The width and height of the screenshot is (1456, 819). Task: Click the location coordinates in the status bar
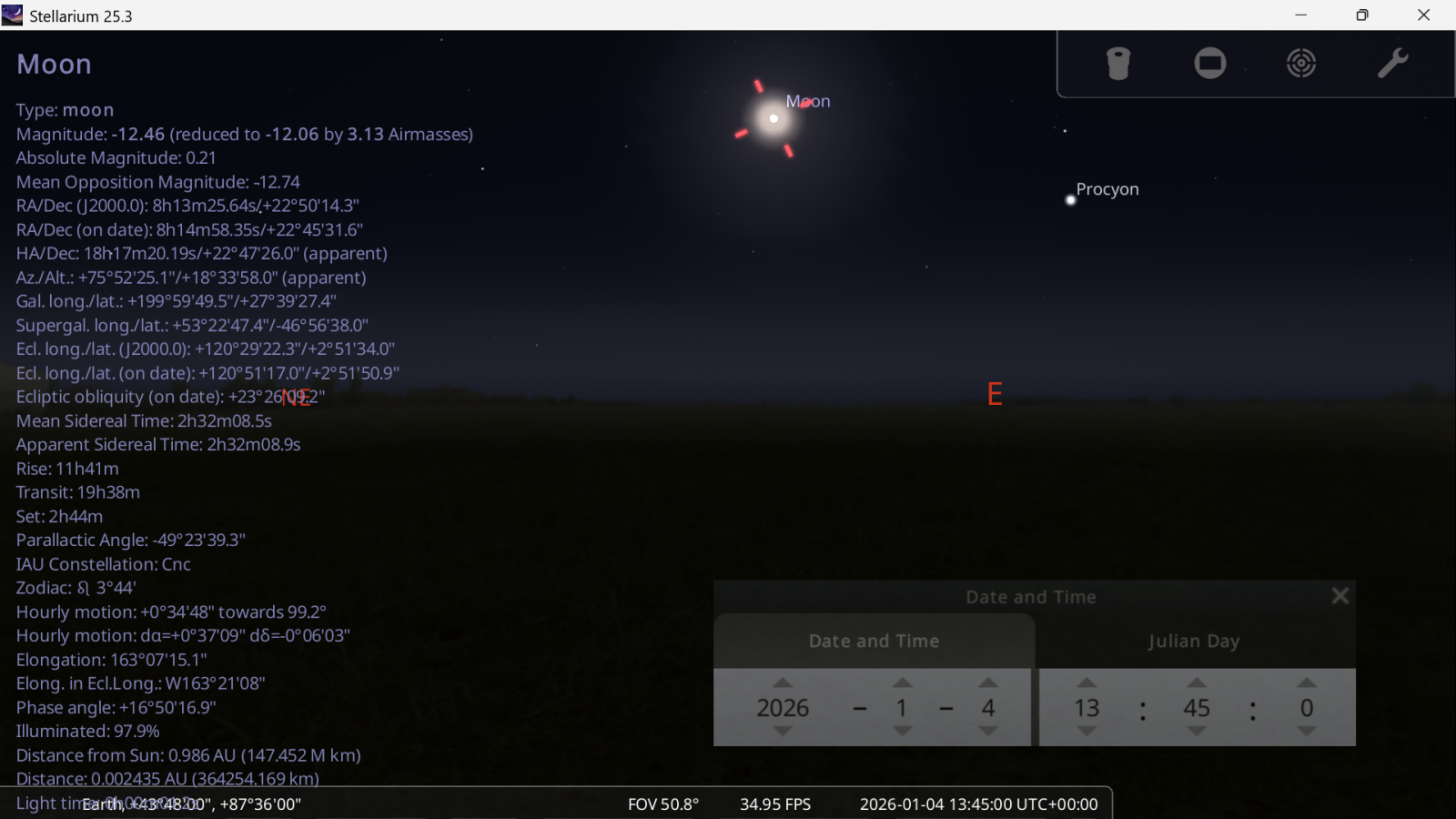click(191, 804)
